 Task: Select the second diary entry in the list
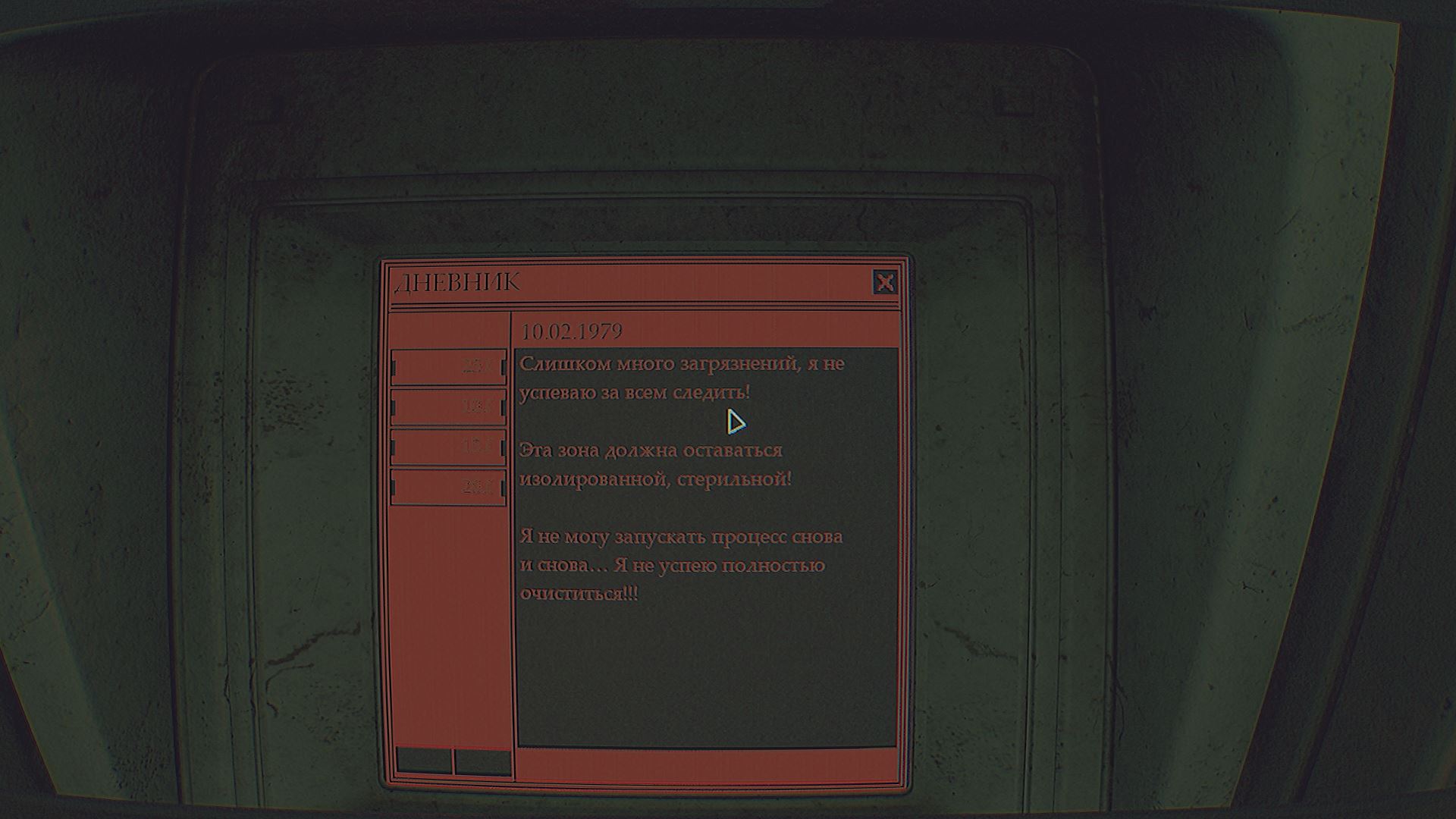coord(448,407)
